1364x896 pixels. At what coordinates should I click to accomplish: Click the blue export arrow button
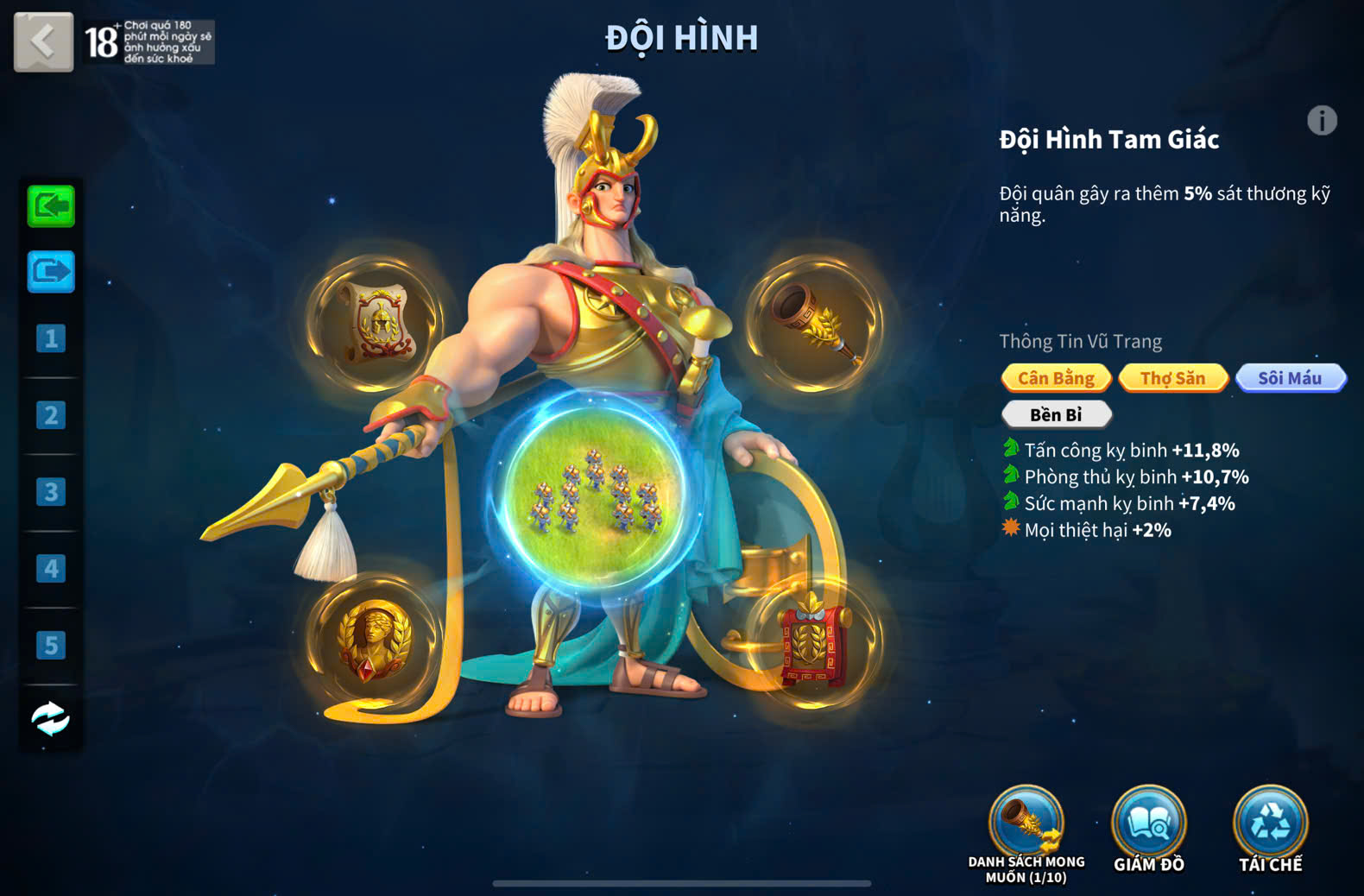(x=51, y=273)
